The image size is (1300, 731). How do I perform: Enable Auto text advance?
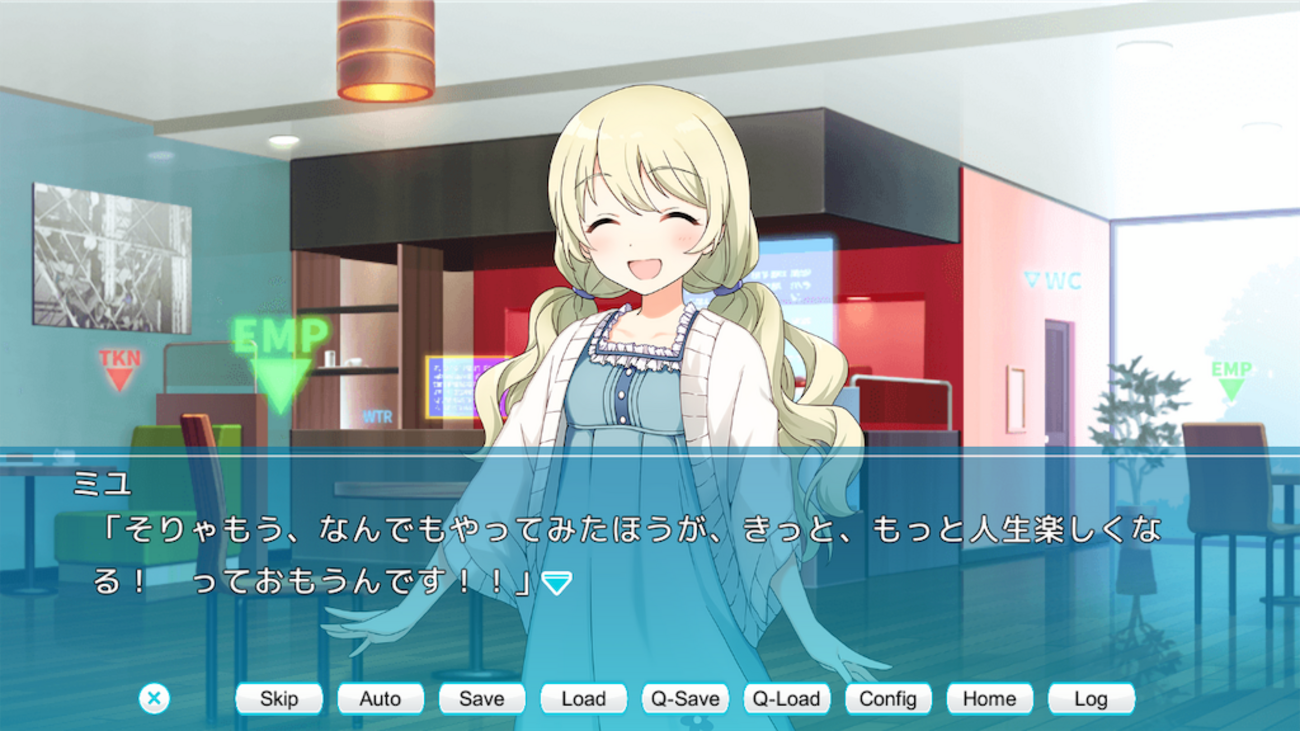tap(380, 699)
